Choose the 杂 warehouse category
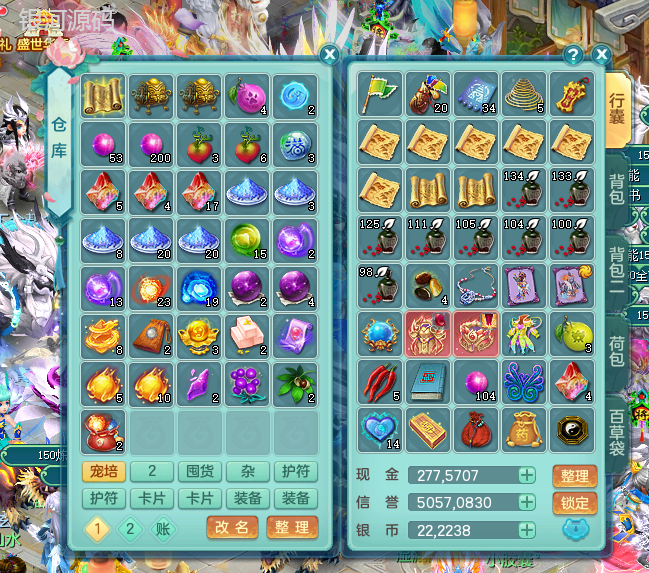649x573 pixels. point(248,473)
